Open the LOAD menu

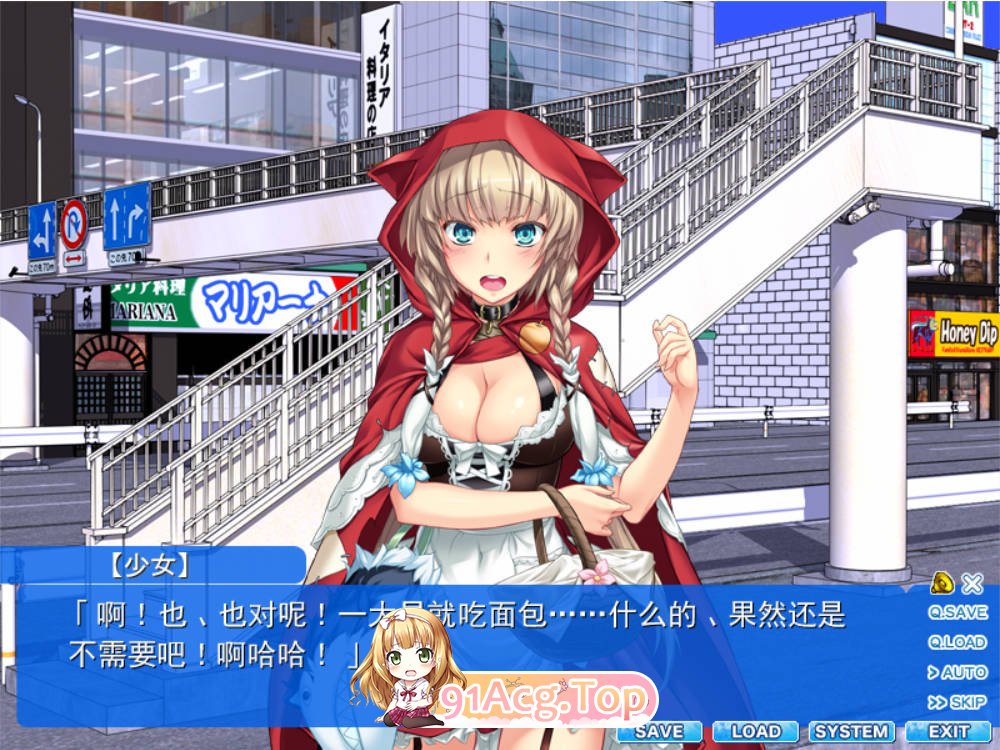pos(756,732)
